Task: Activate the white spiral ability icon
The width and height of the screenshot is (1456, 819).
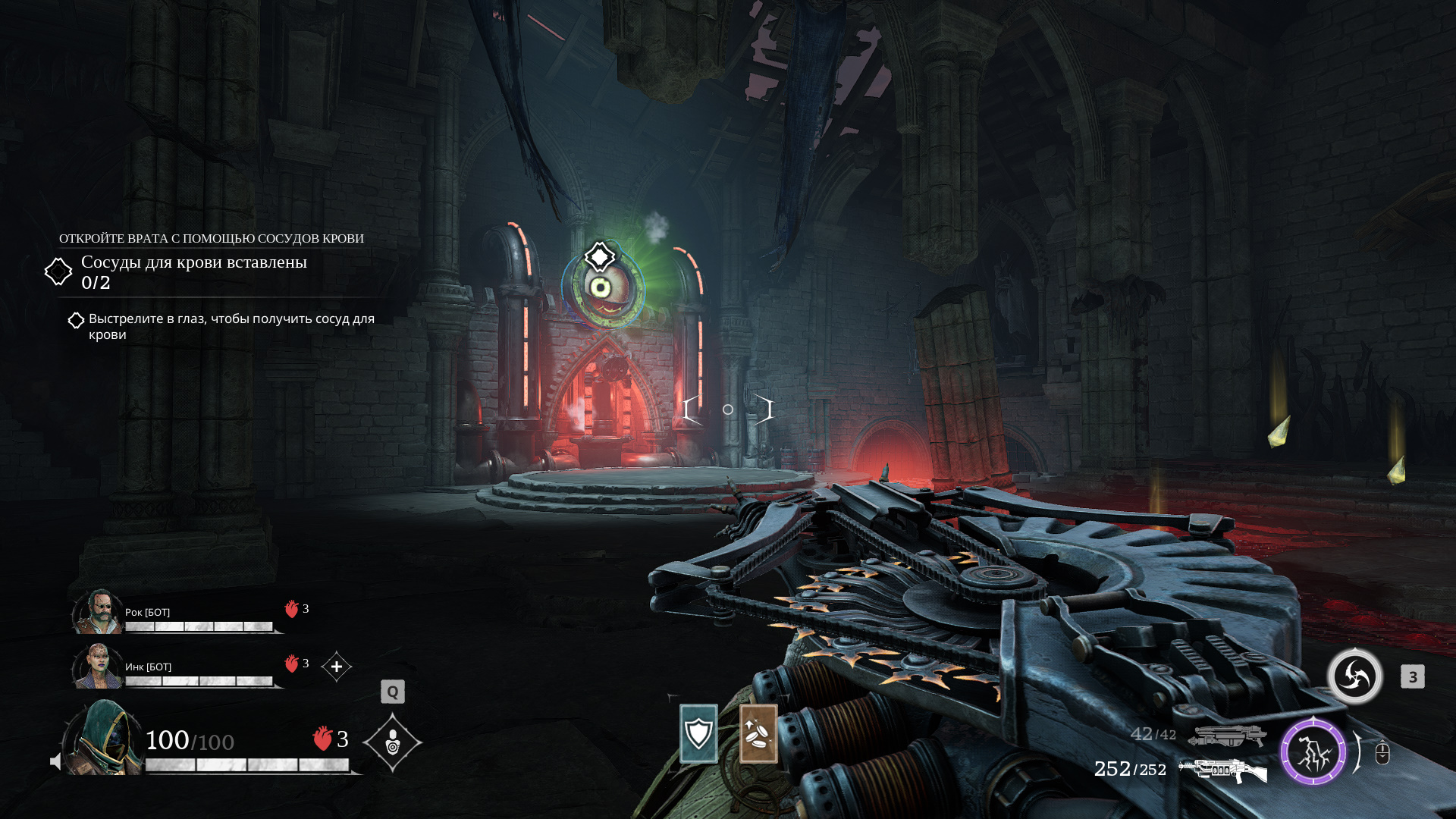Action: (1355, 676)
